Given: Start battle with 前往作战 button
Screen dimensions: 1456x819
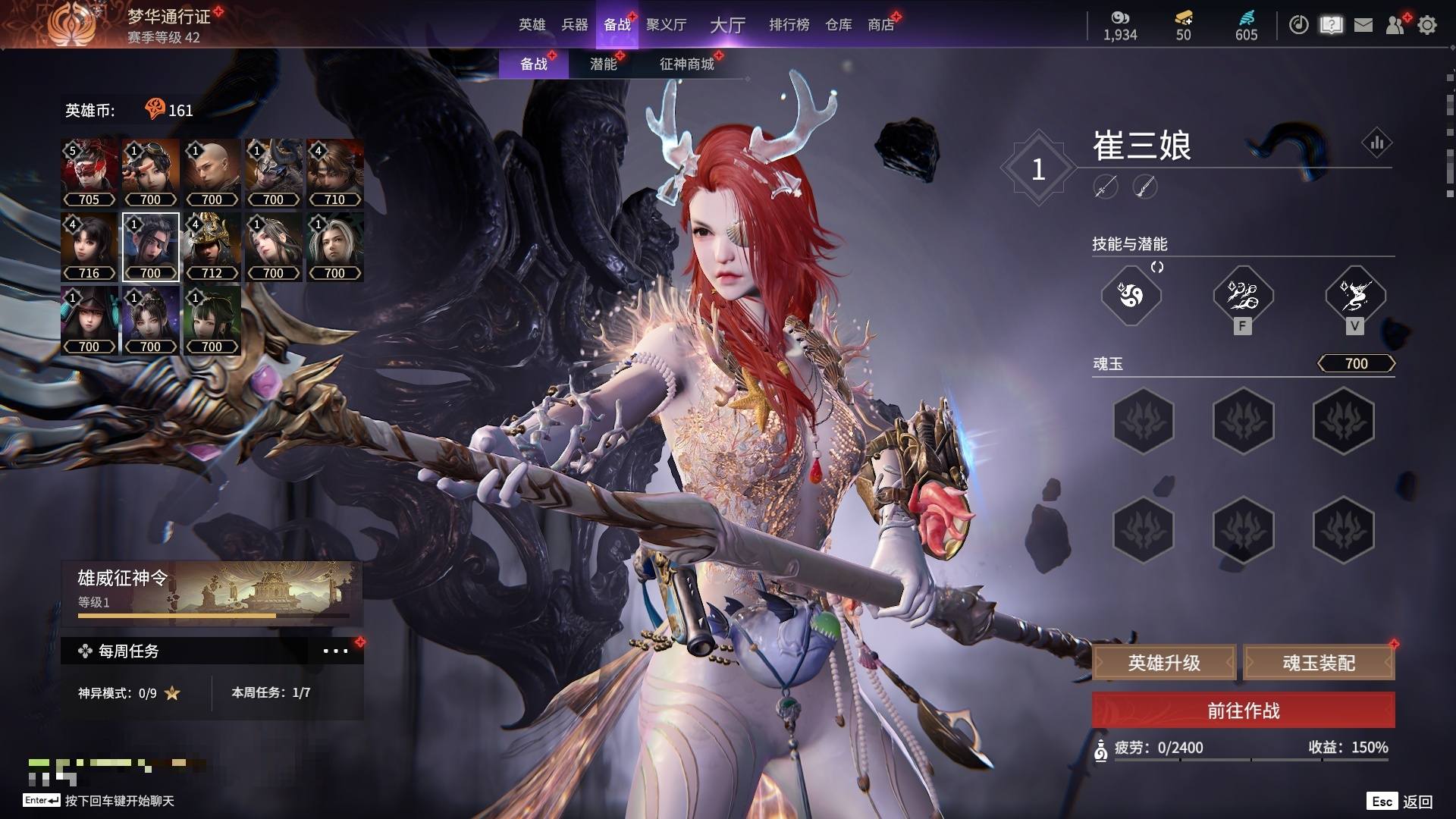Looking at the screenshot, I should click(1243, 711).
